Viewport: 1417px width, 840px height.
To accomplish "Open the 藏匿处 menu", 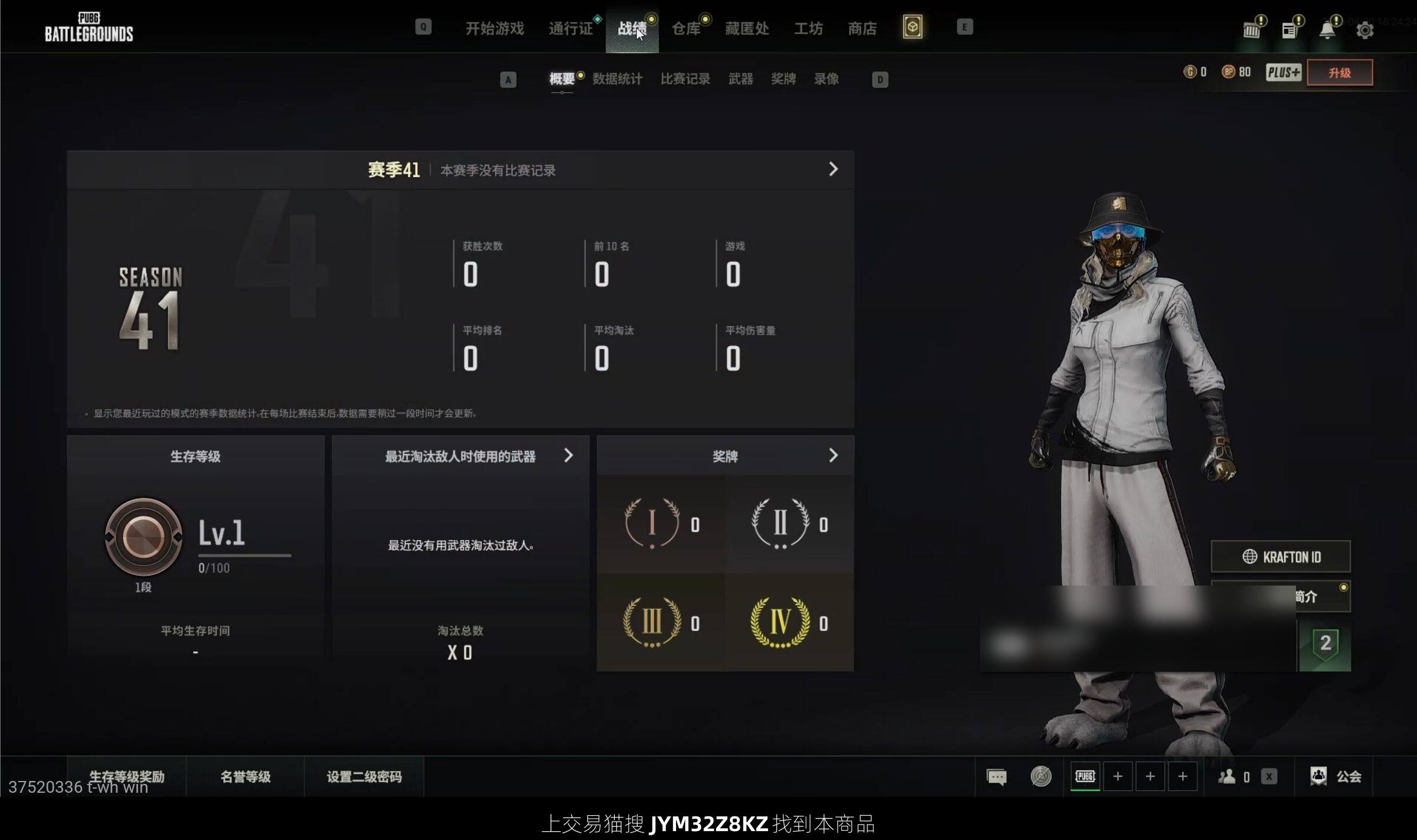I will click(747, 28).
